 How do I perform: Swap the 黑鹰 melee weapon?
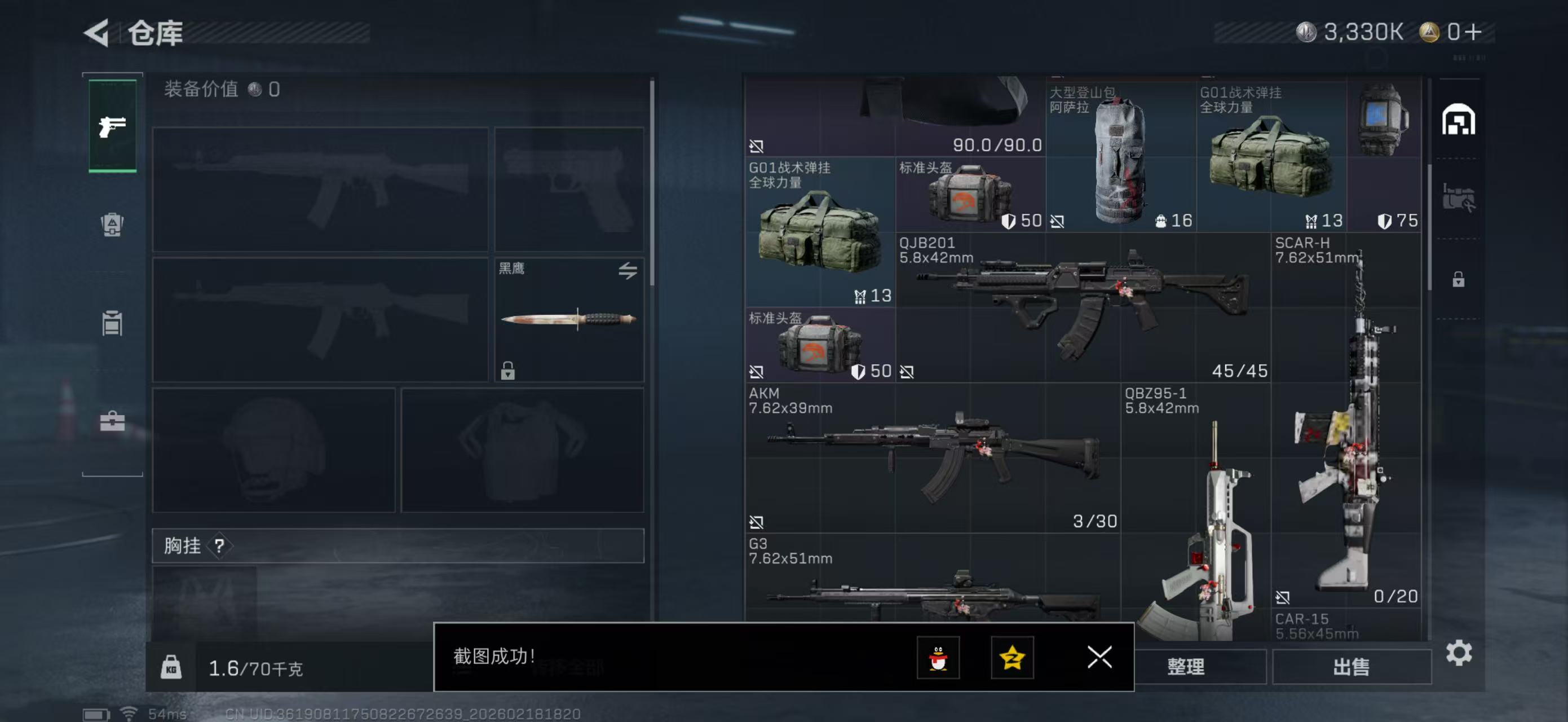click(628, 270)
